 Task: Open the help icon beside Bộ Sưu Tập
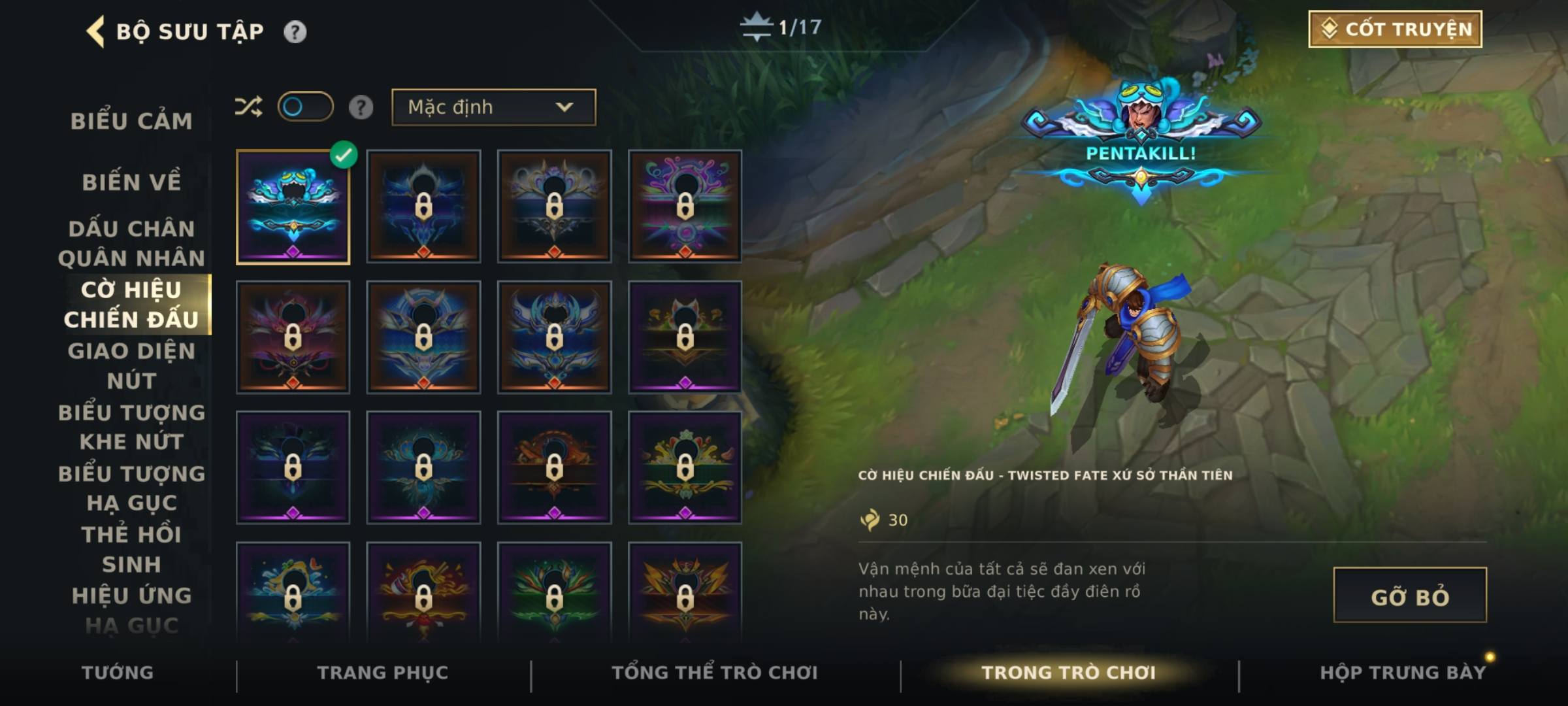tap(295, 31)
